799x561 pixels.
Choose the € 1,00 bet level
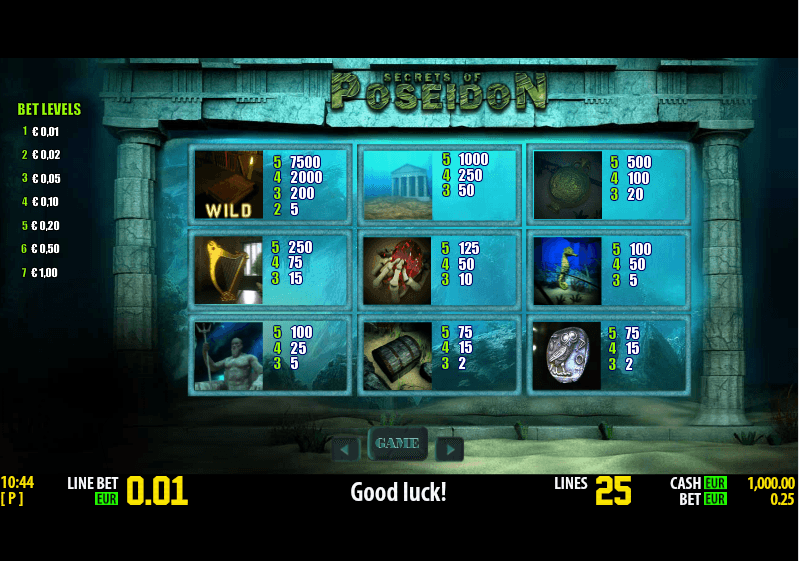[45, 272]
